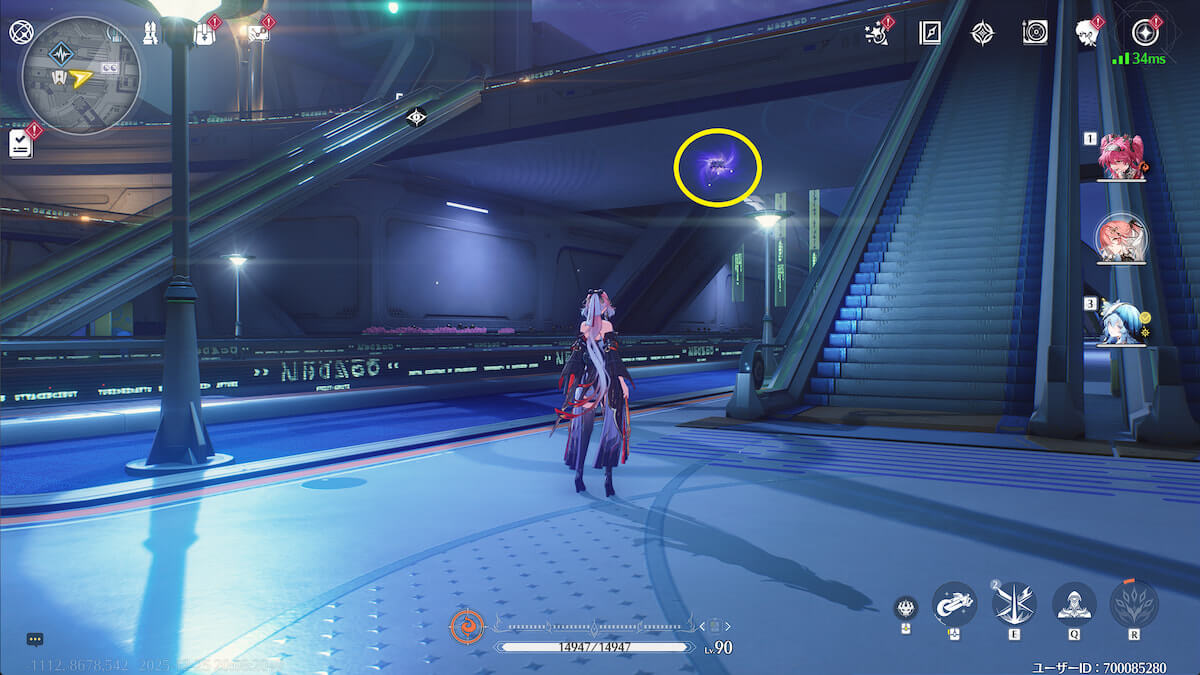
Task: Open the compass guidebook icon
Action: (930, 33)
